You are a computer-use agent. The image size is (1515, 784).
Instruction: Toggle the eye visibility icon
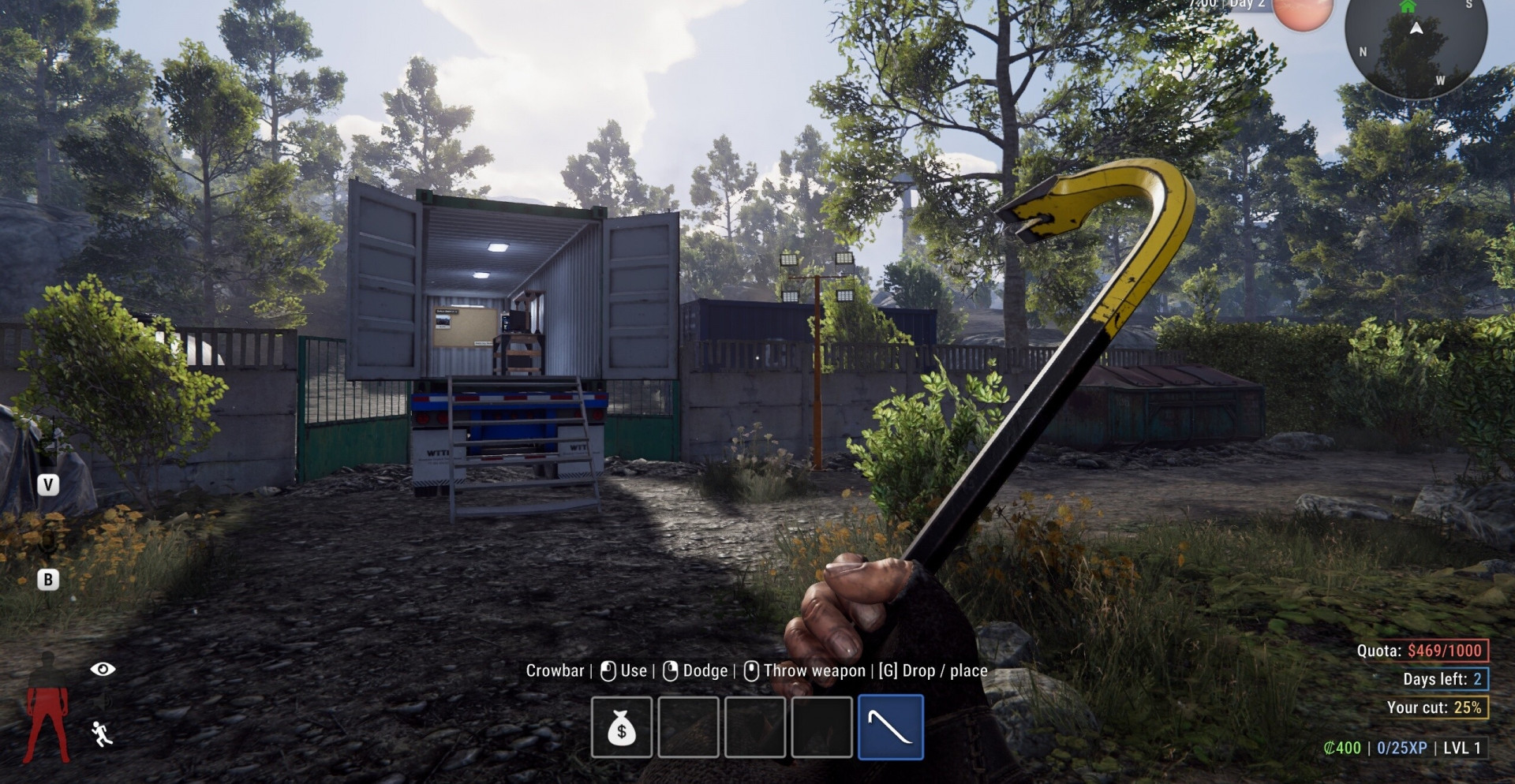tap(103, 669)
